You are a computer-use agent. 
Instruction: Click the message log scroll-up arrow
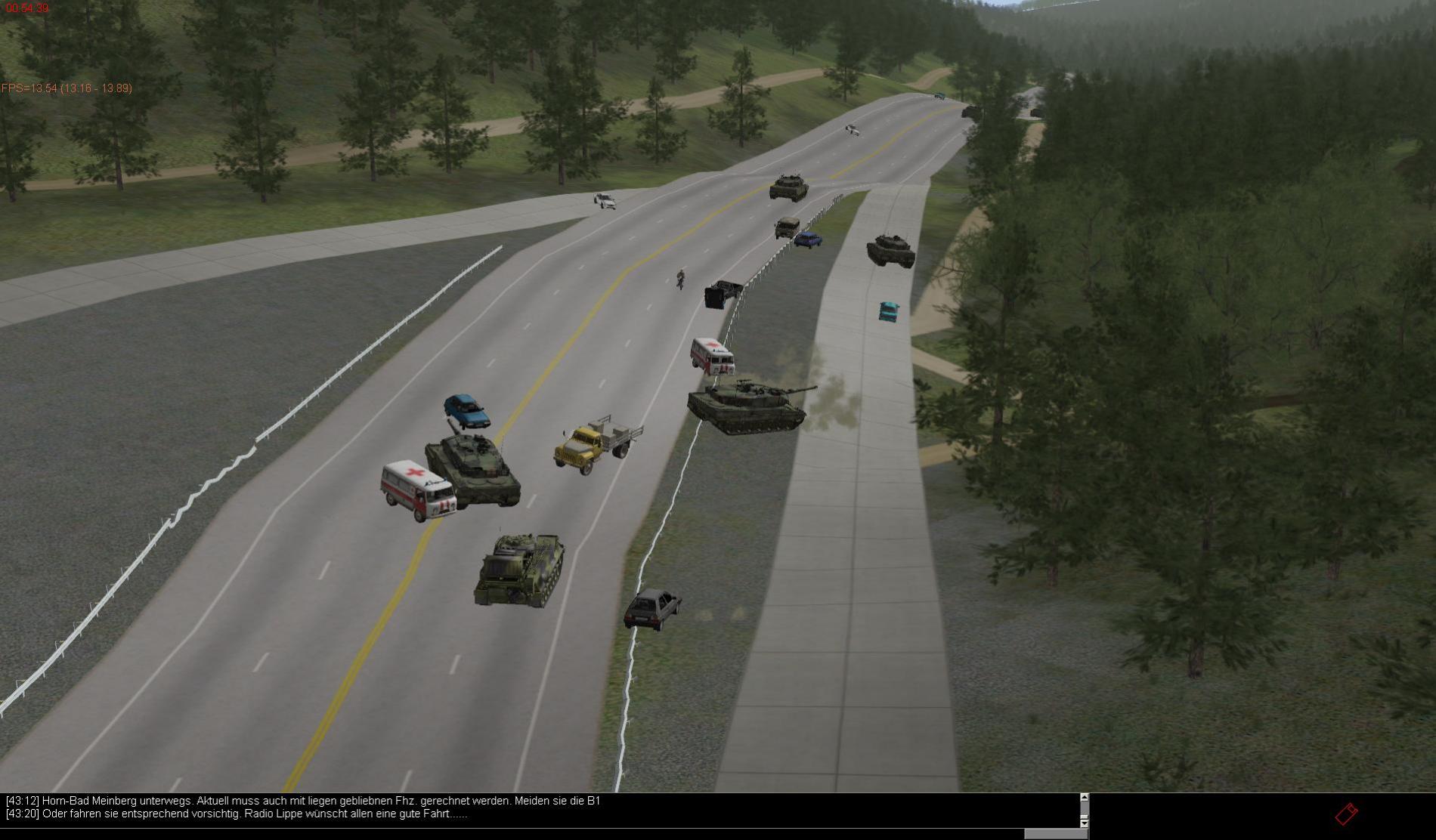click(1084, 798)
